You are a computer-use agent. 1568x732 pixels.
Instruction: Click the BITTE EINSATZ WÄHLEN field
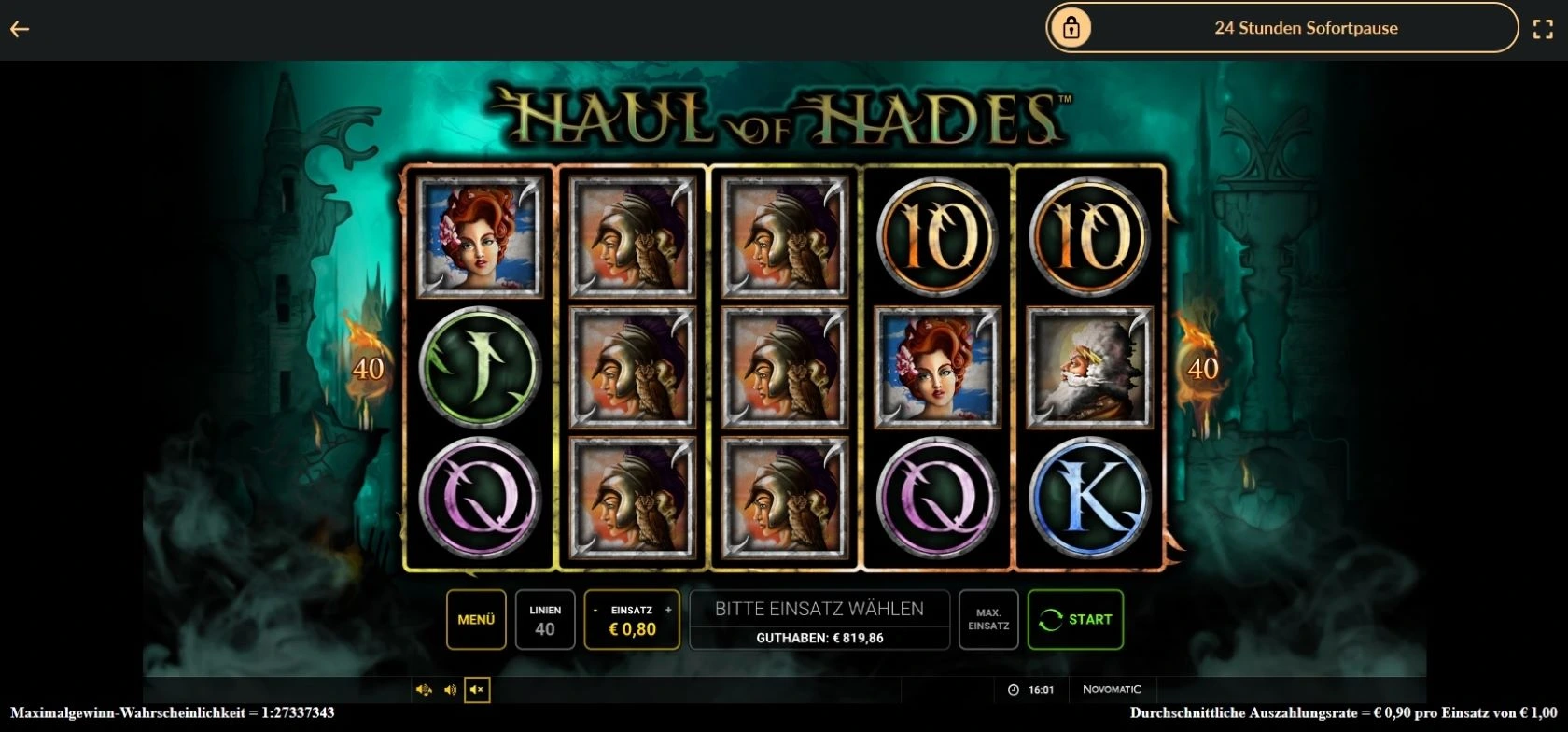(x=819, y=608)
